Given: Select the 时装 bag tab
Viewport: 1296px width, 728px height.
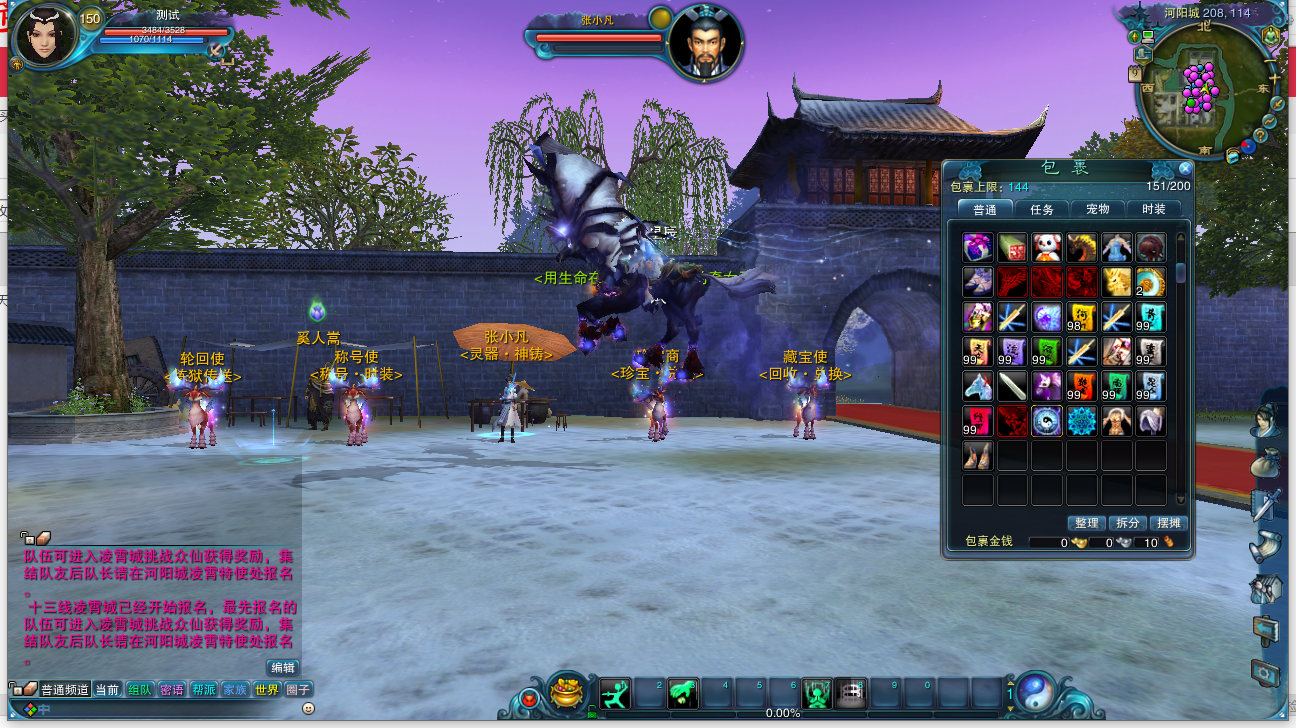Looking at the screenshot, I should click(x=1153, y=209).
